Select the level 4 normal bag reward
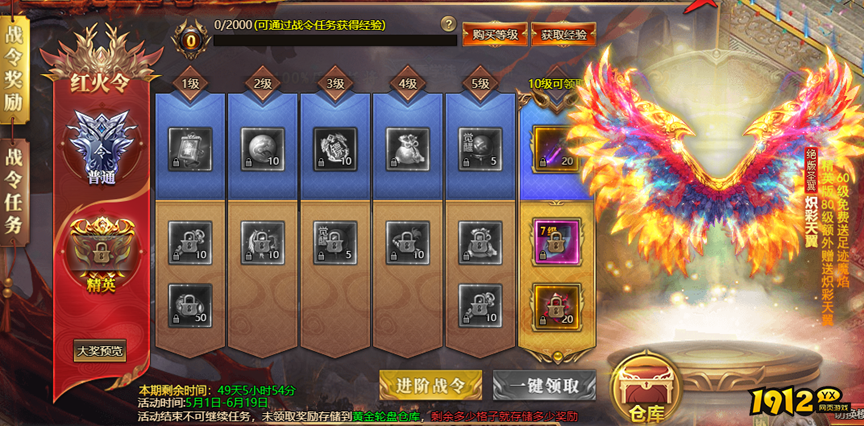Image resolution: width=864 pixels, height=426 pixels. (407, 147)
